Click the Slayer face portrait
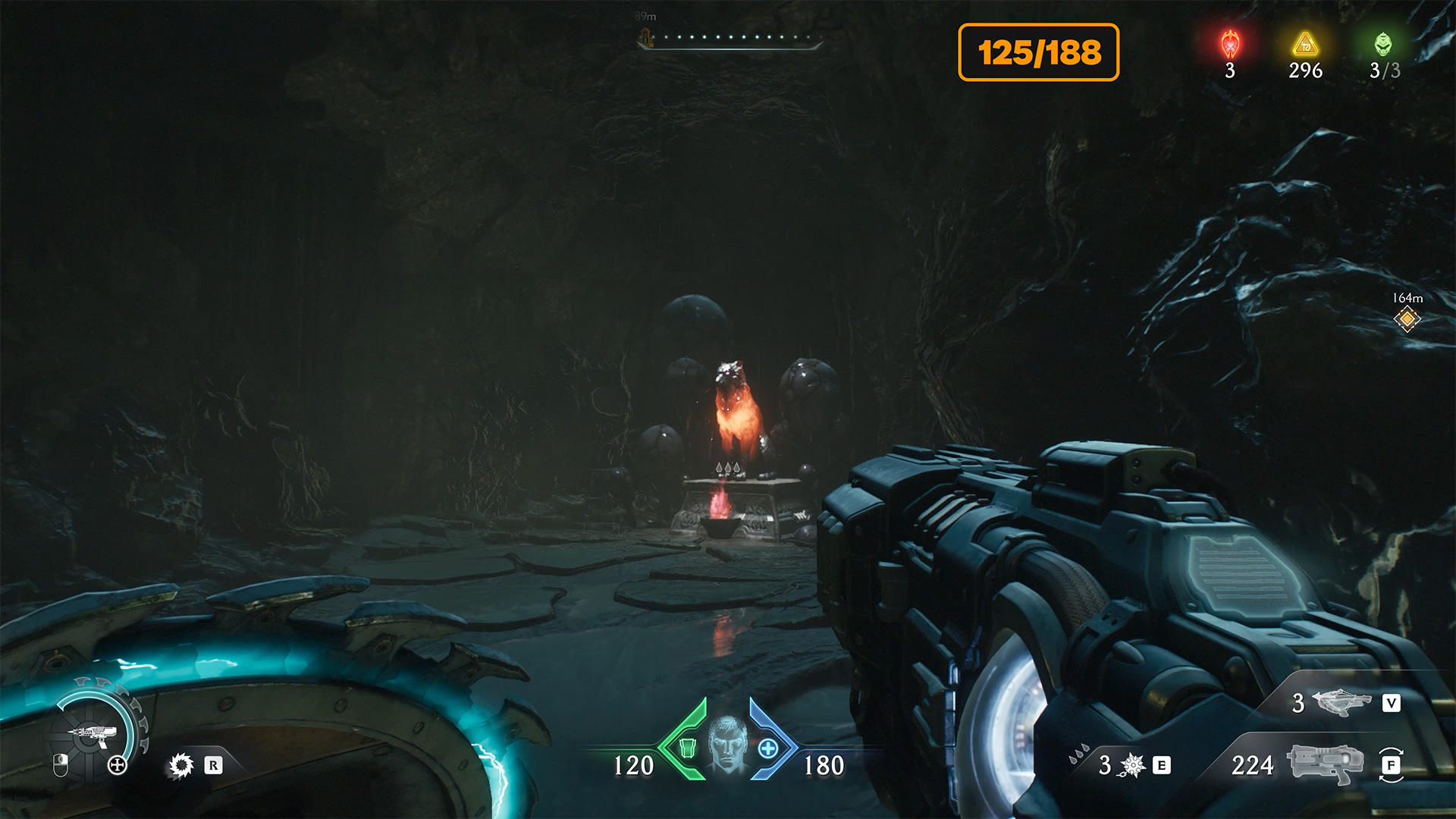The width and height of the screenshot is (1456, 819). [728, 745]
